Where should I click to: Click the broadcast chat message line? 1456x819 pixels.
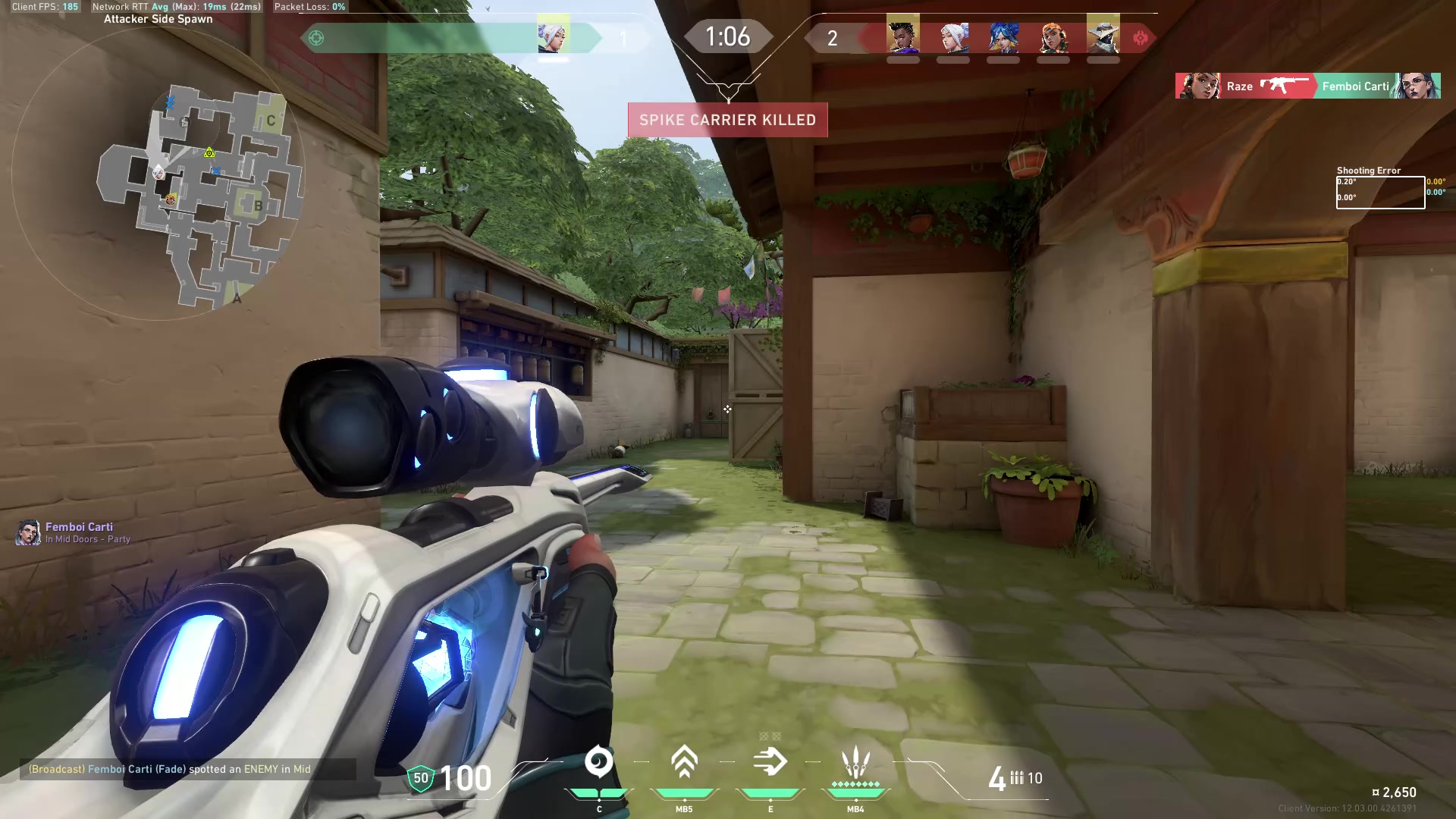pyautogui.click(x=170, y=769)
